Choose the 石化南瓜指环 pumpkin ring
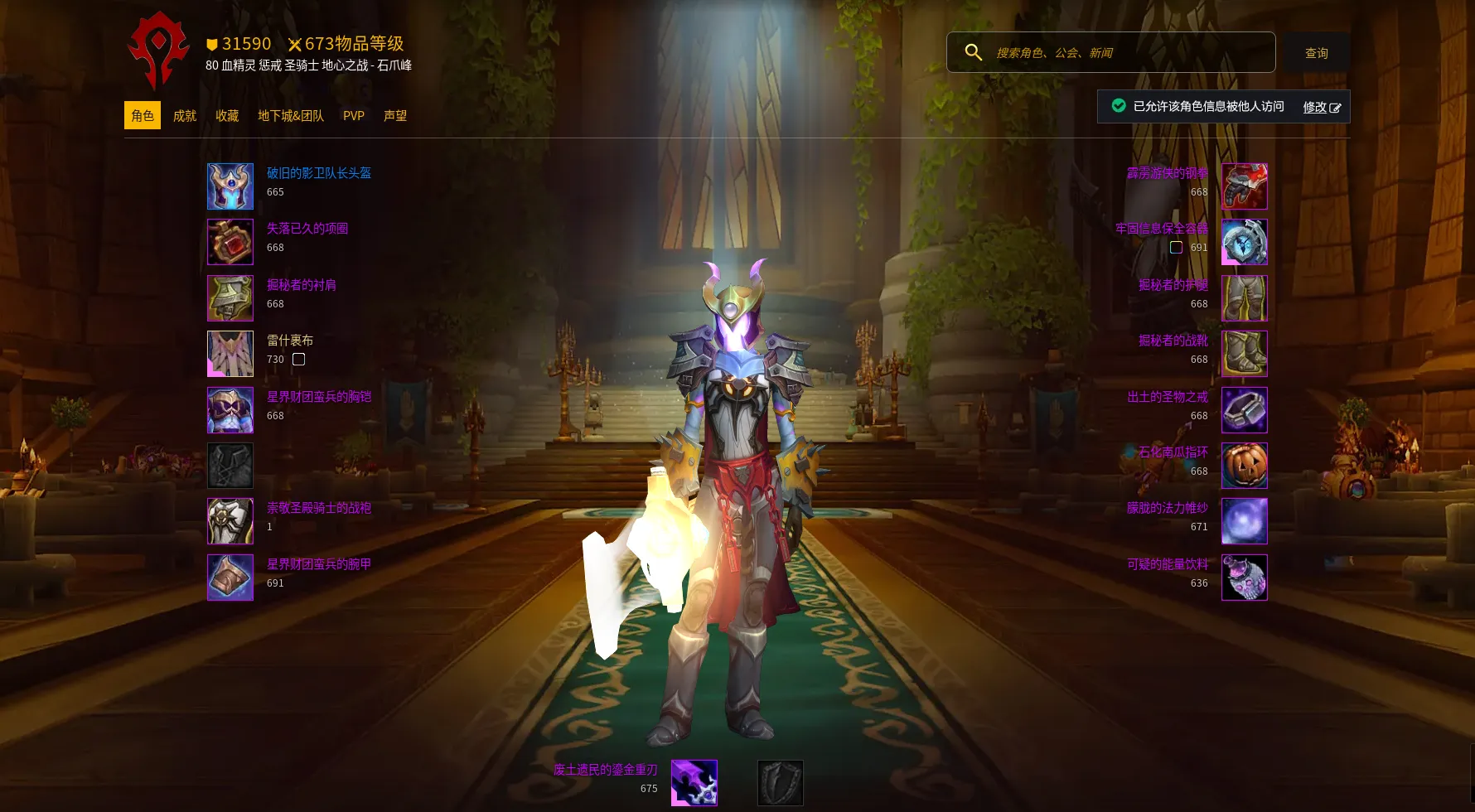 tap(1245, 466)
